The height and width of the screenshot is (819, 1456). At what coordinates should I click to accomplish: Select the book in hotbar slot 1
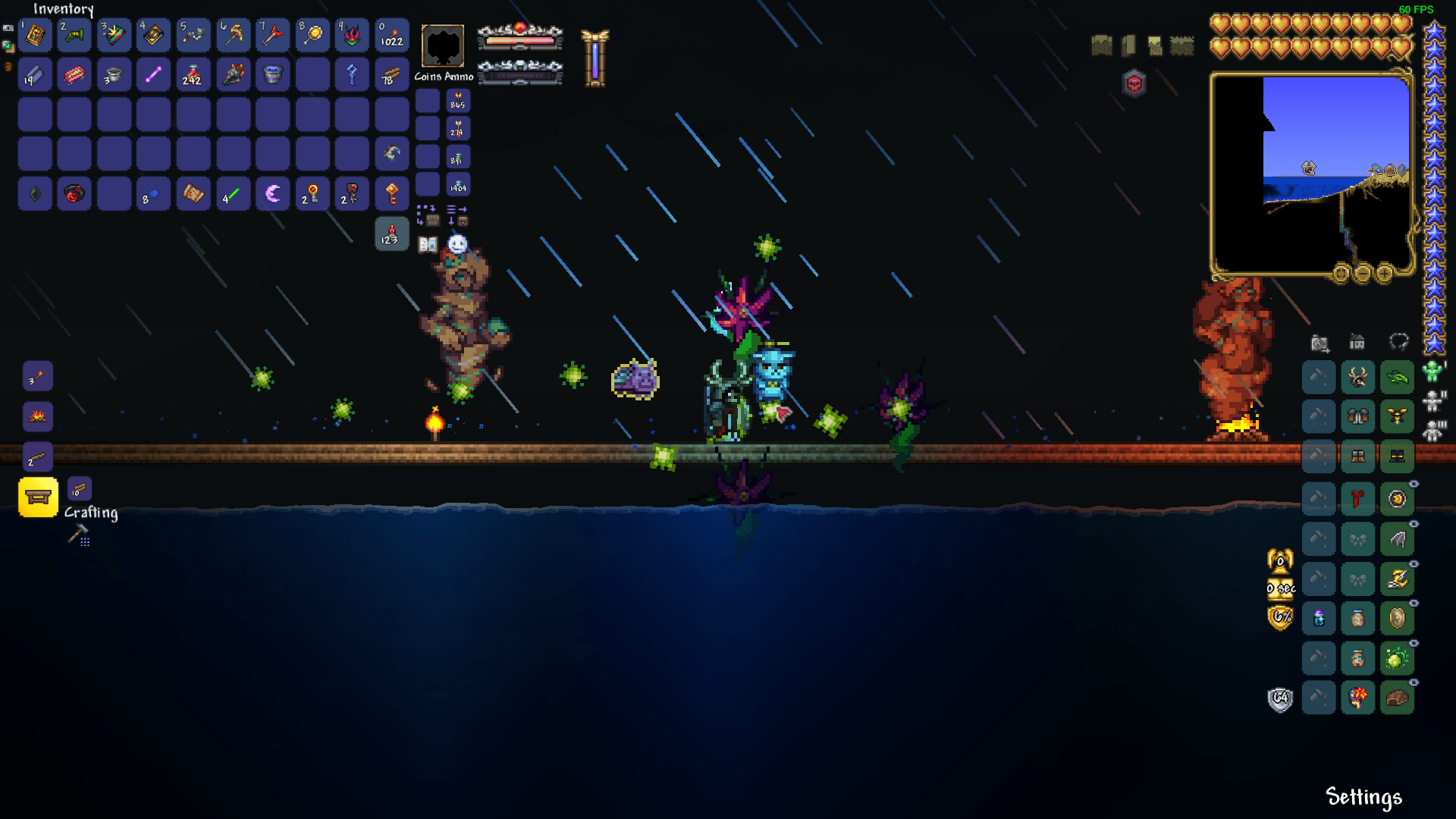click(x=35, y=35)
